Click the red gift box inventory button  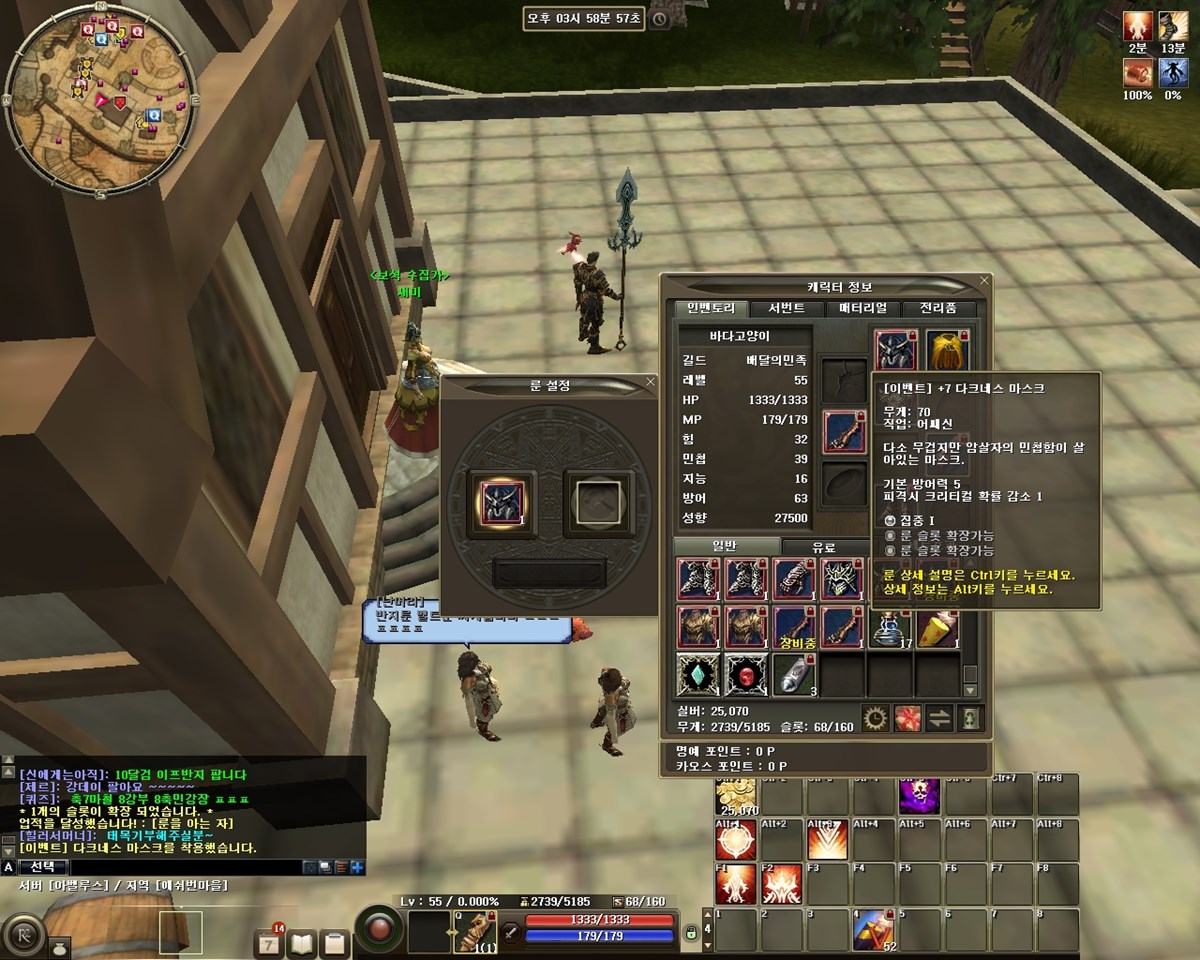(x=907, y=718)
